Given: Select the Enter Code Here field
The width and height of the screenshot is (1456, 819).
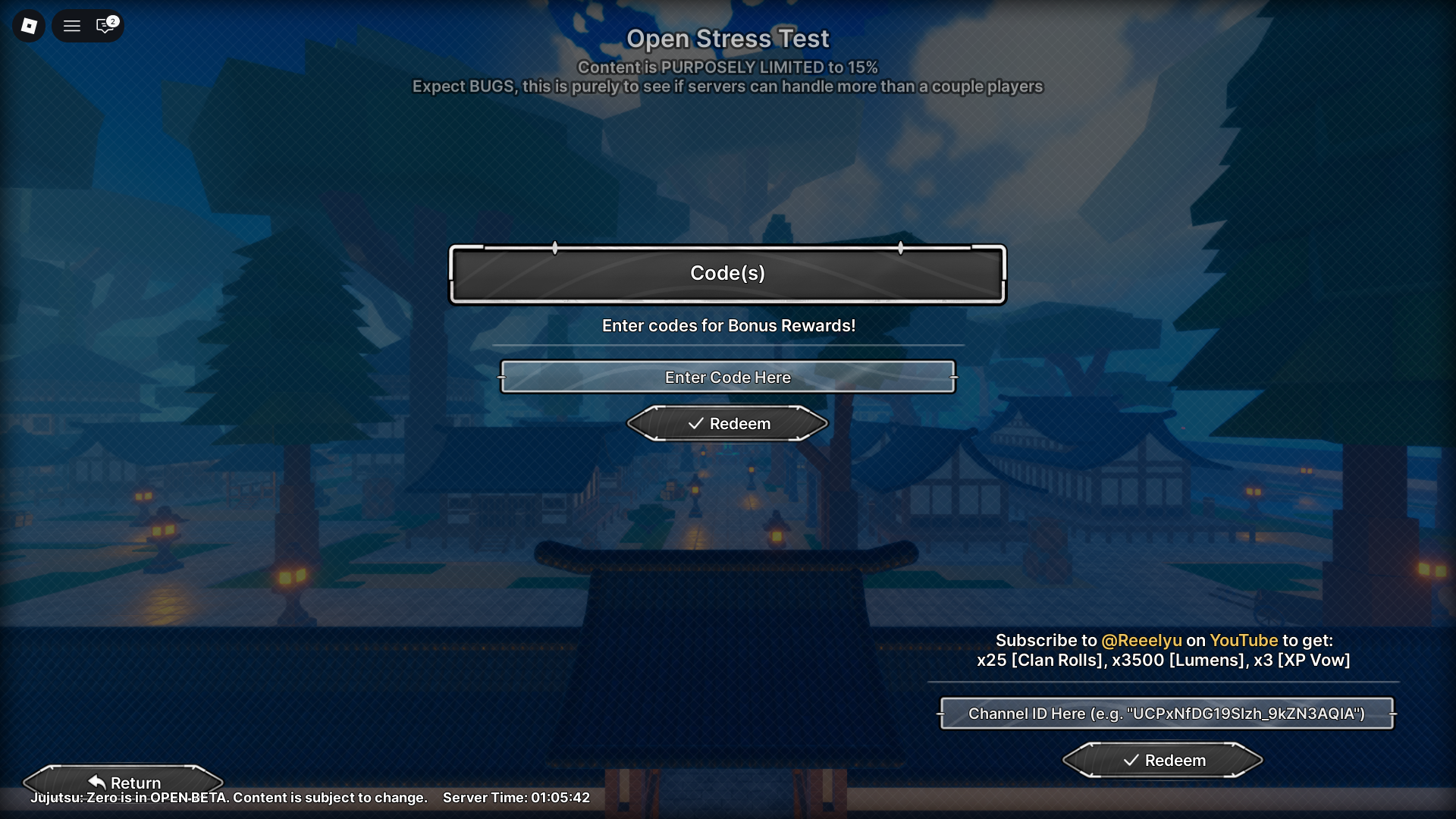Looking at the screenshot, I should 727,377.
